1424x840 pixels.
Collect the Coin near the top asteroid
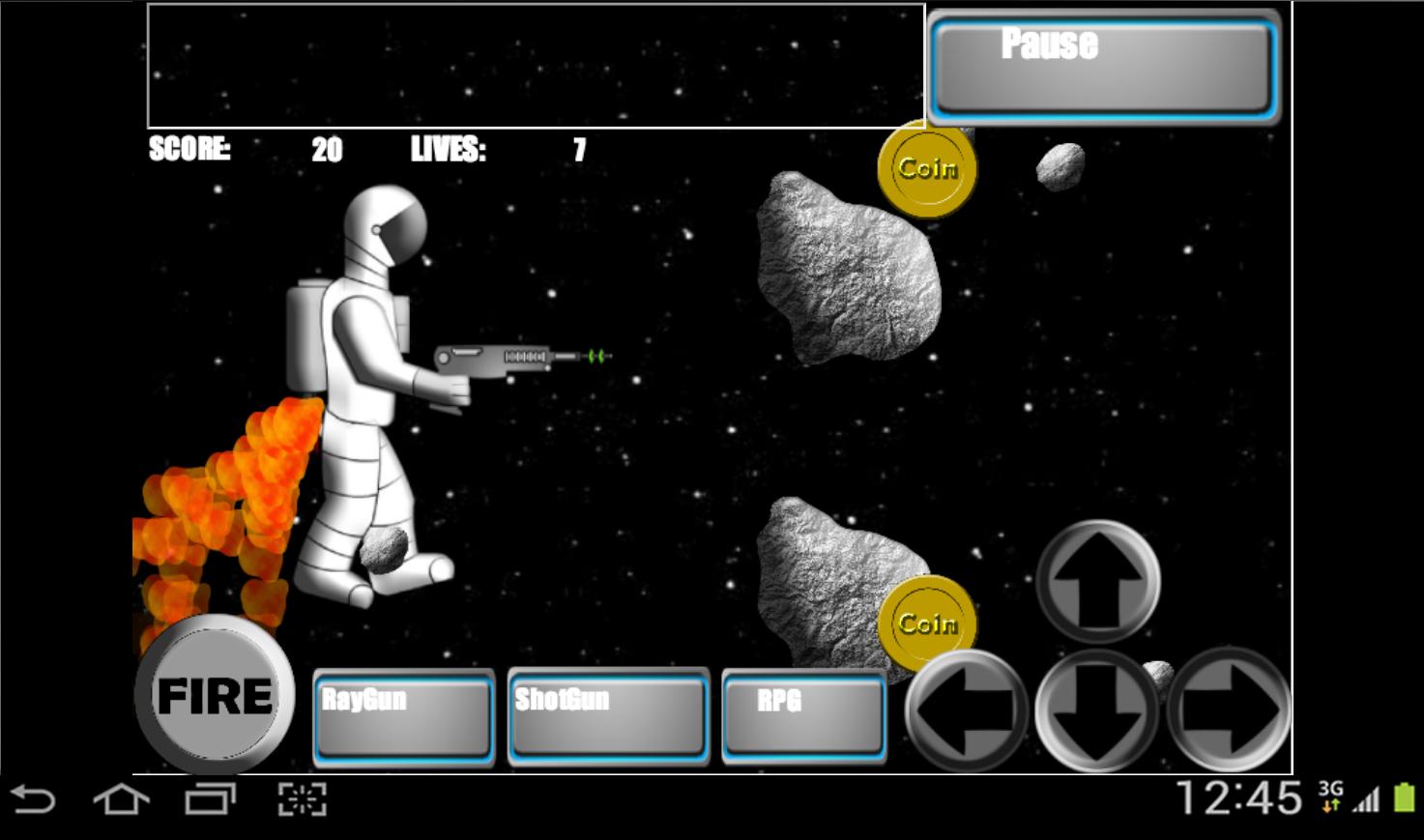tap(926, 167)
